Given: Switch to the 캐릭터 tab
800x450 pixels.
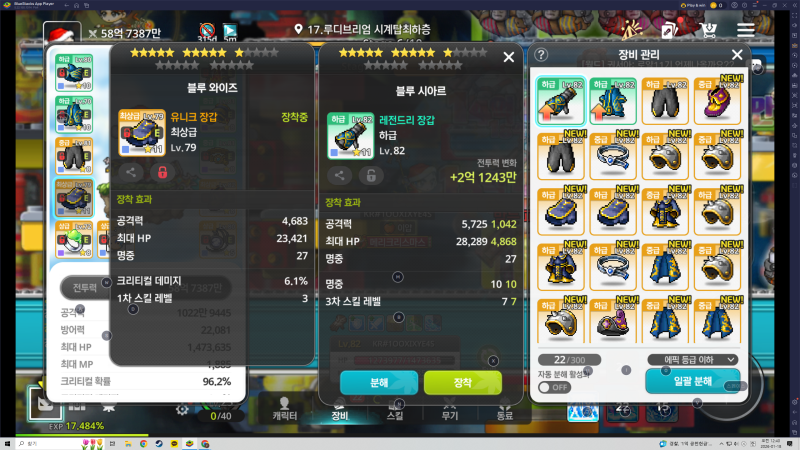Looking at the screenshot, I should click(283, 413).
